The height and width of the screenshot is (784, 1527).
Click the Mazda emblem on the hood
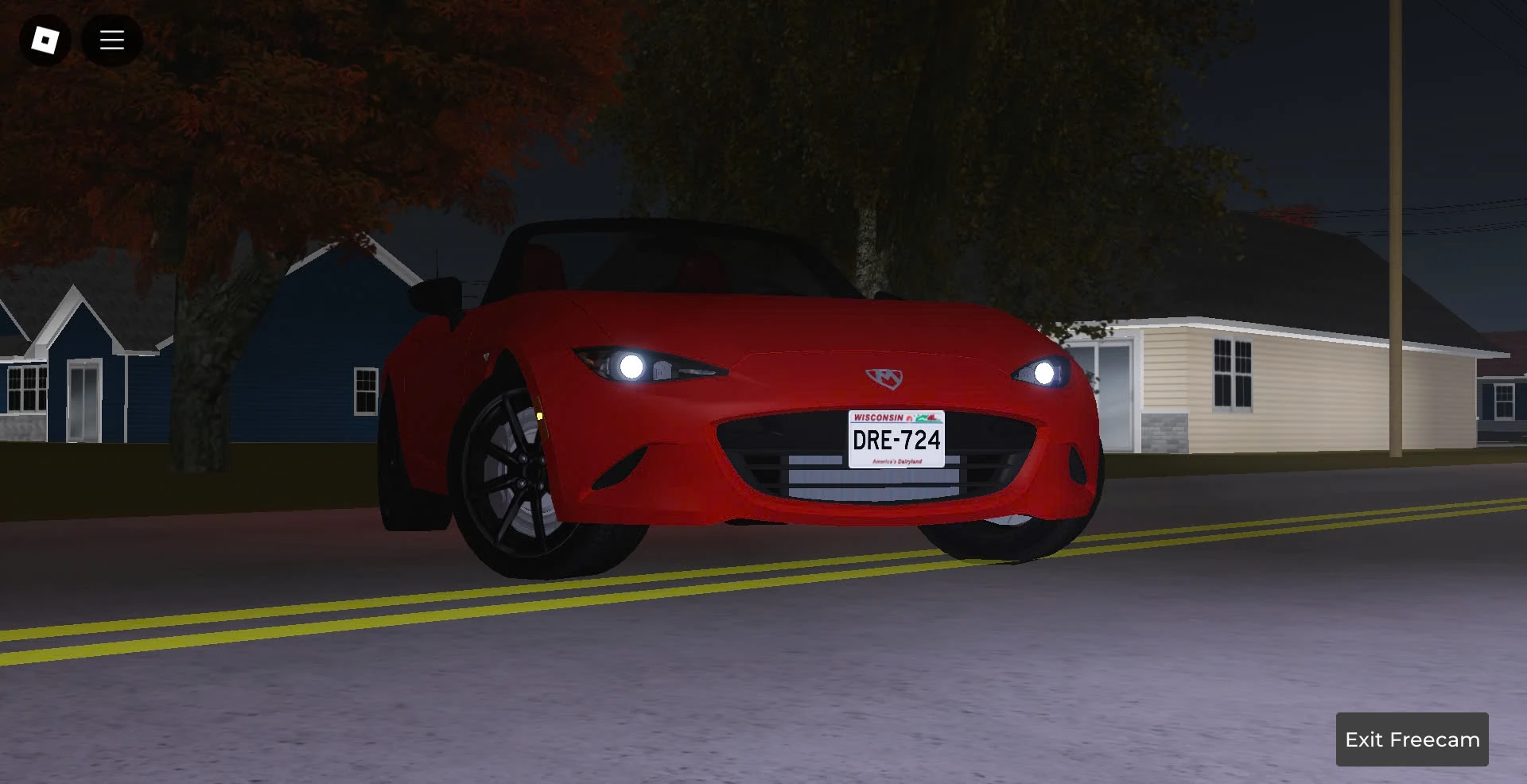[883, 380]
